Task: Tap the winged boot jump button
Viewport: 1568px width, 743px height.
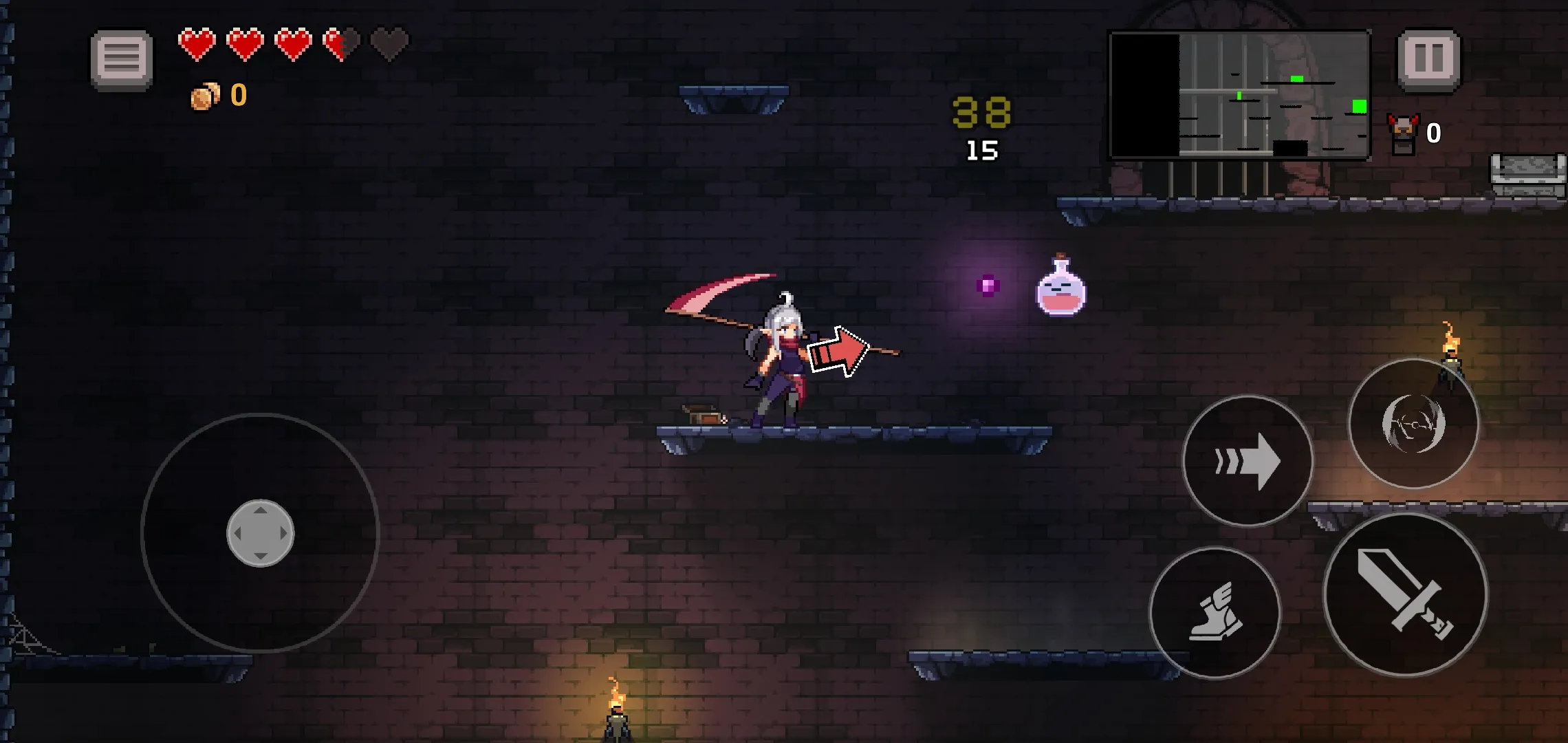Action: [1215, 613]
